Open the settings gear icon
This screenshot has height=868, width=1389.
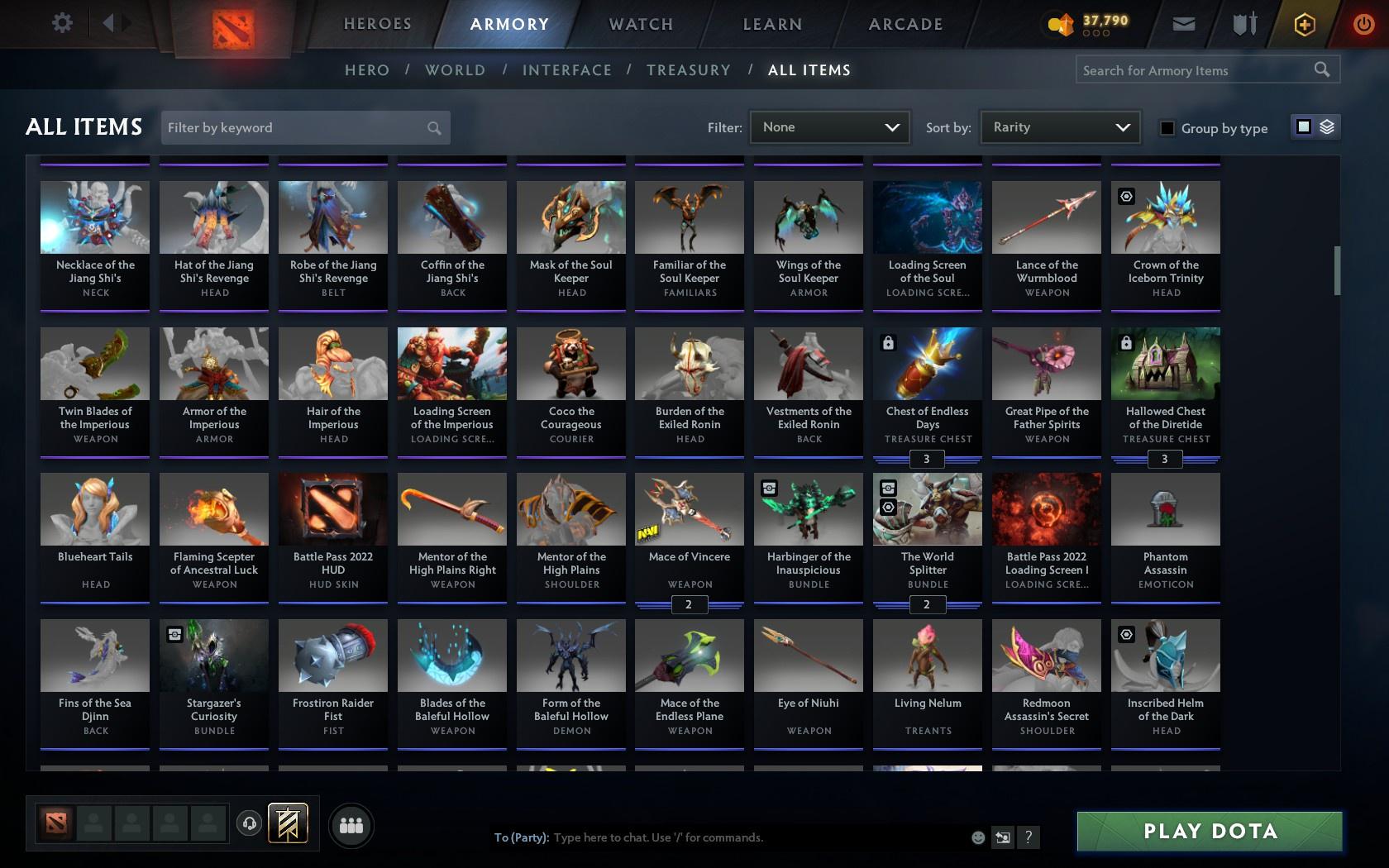[x=60, y=22]
